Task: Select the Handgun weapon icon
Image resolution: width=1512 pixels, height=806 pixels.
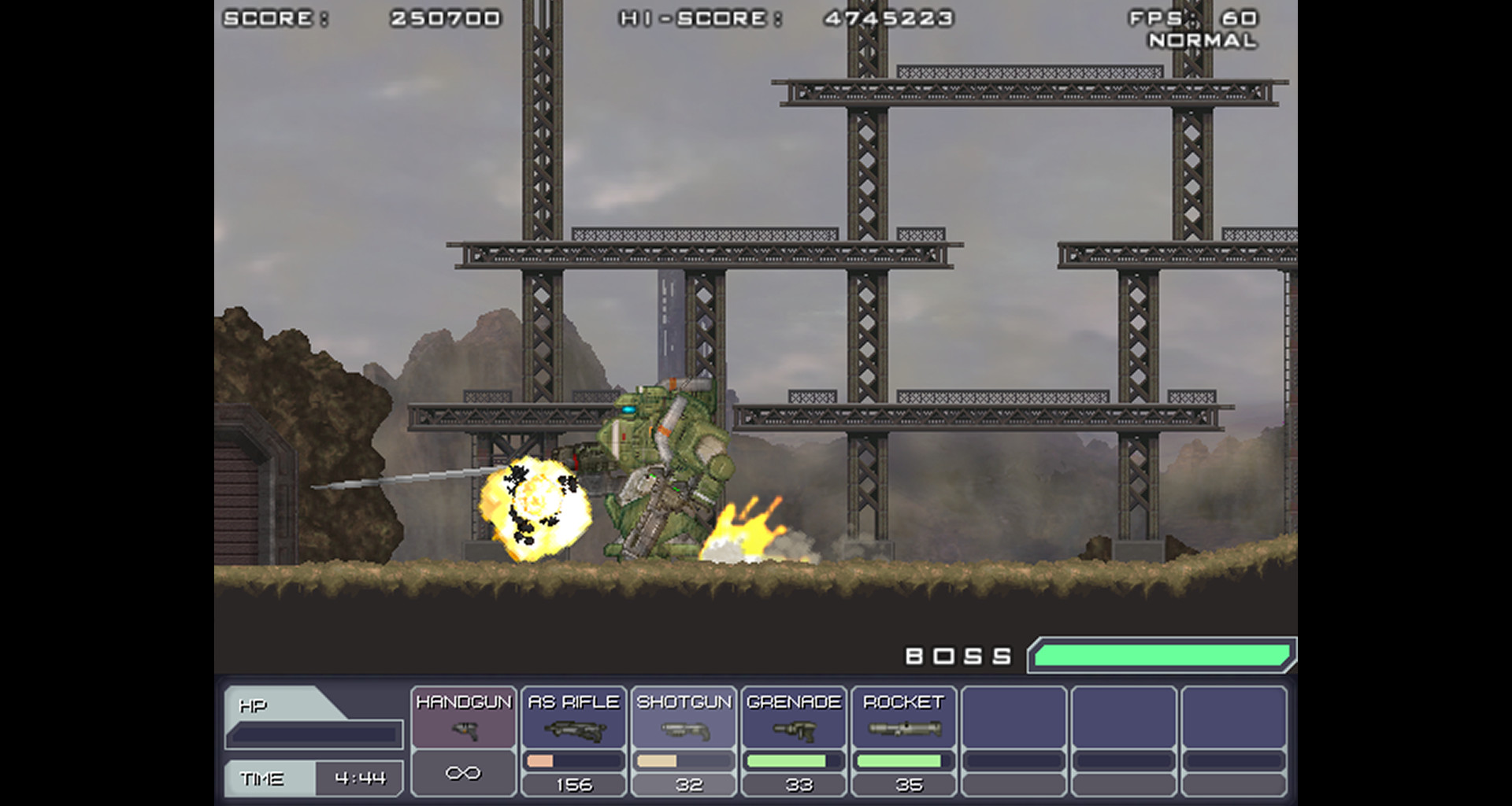Action: (x=463, y=729)
